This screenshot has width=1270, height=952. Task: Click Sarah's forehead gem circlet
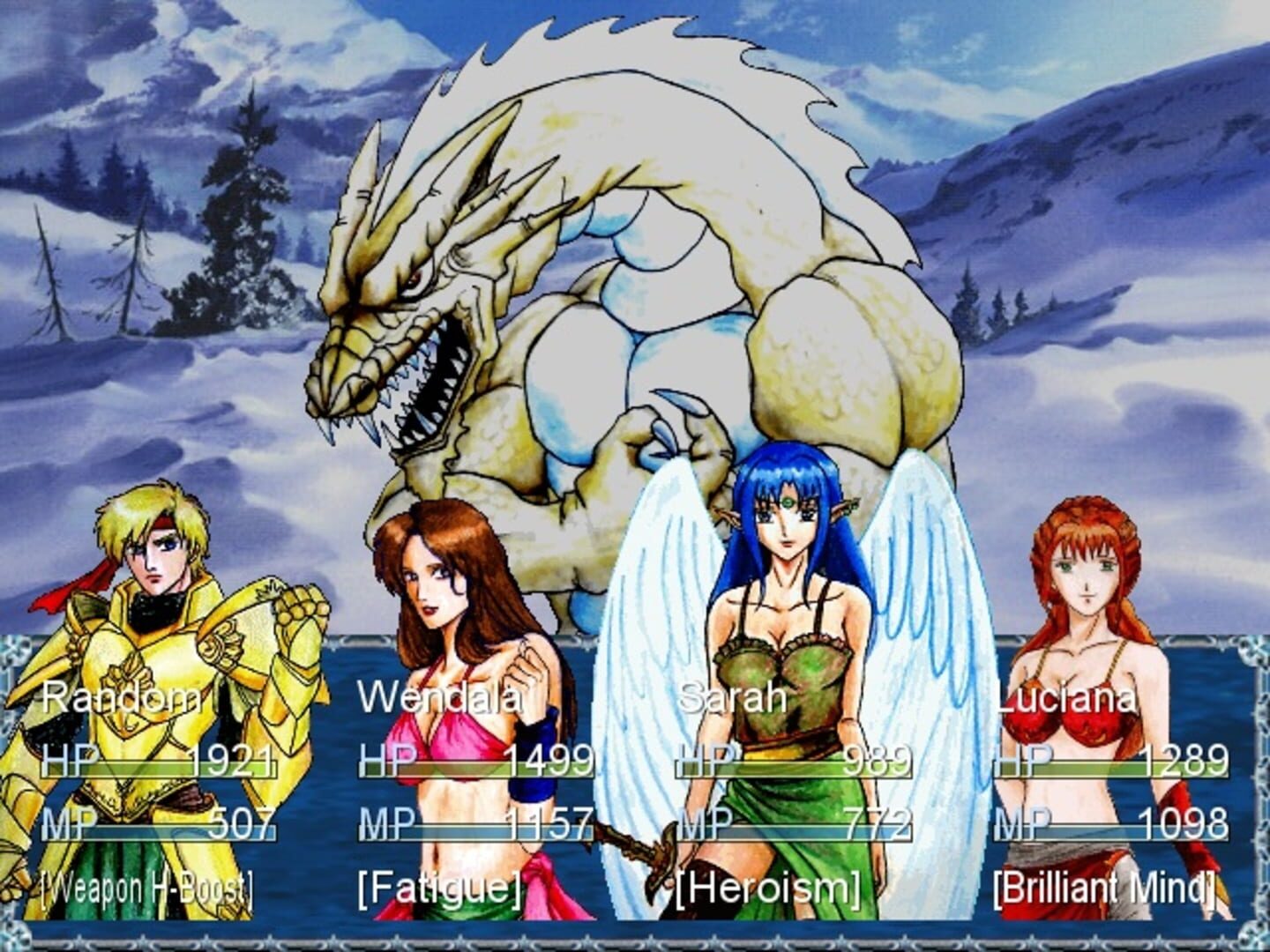[x=789, y=501]
